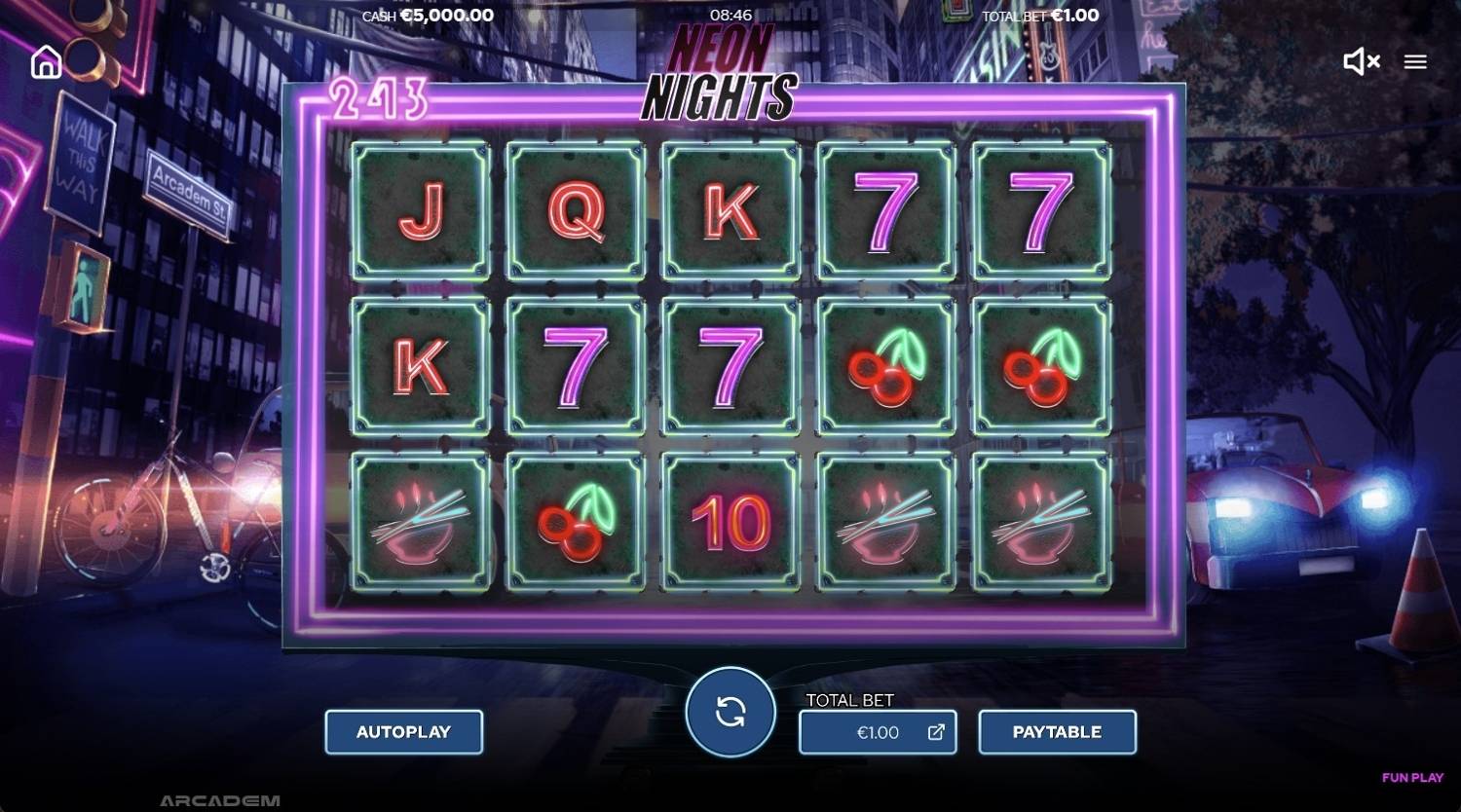Return to the home lobby
The width and height of the screenshot is (1461, 812).
(46, 63)
